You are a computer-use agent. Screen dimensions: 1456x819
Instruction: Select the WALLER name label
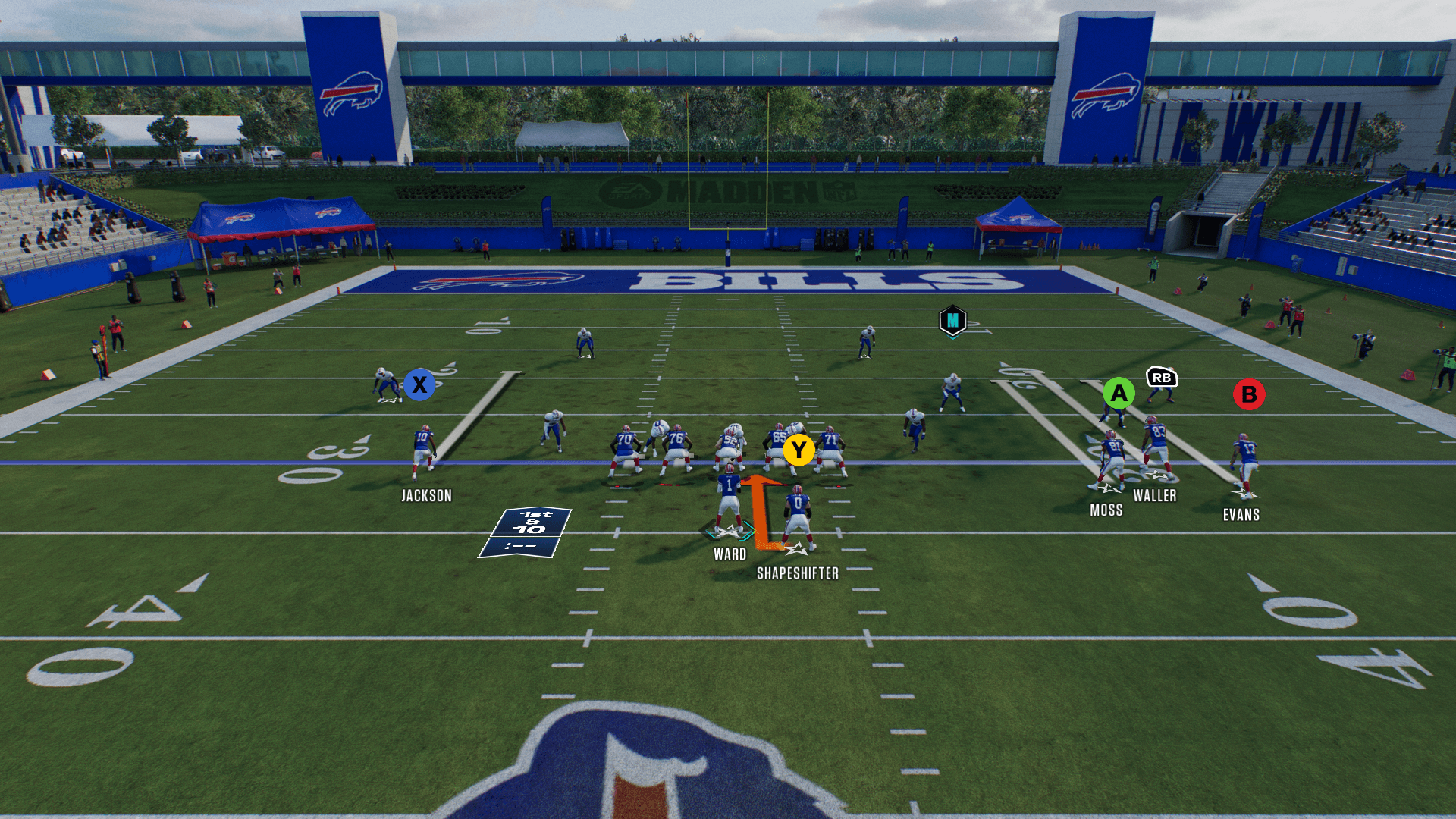tap(1154, 496)
